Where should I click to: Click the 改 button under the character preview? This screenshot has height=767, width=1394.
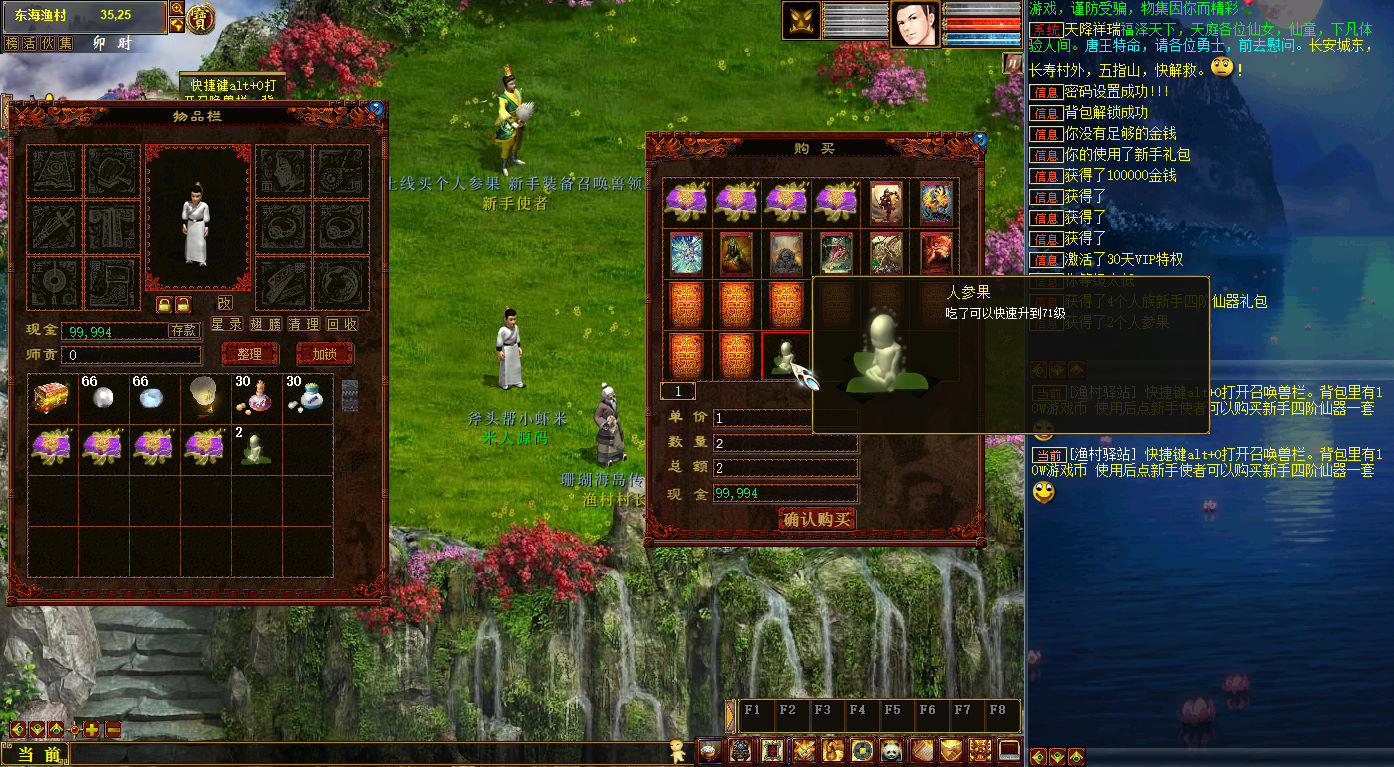225,303
